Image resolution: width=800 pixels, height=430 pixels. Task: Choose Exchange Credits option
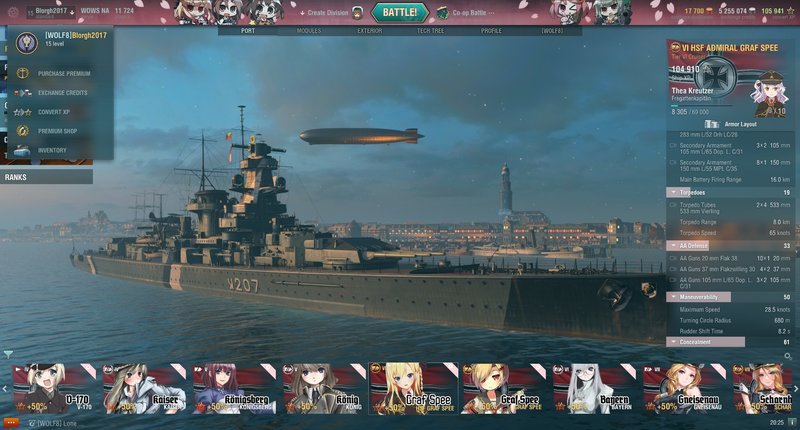[x=62, y=92]
